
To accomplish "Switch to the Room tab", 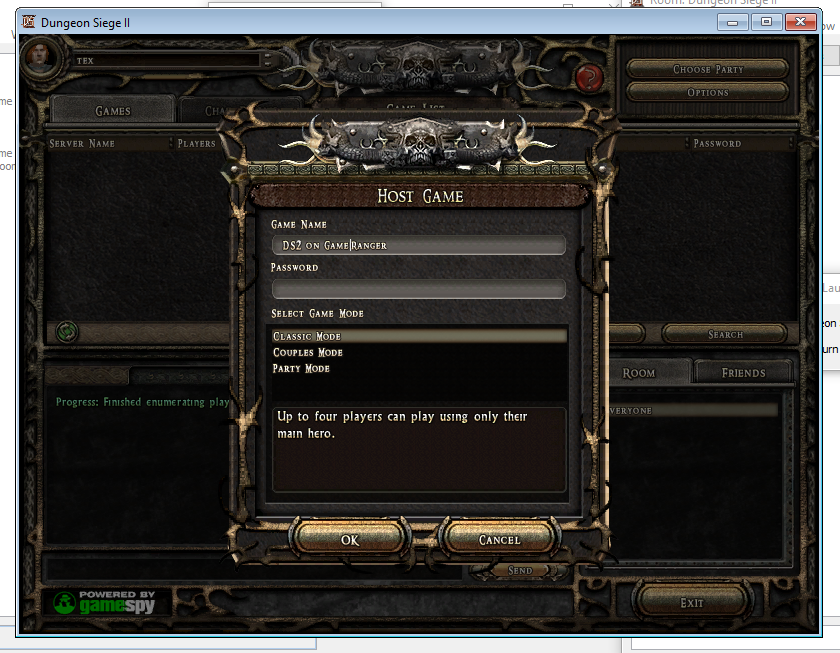I will [x=639, y=373].
